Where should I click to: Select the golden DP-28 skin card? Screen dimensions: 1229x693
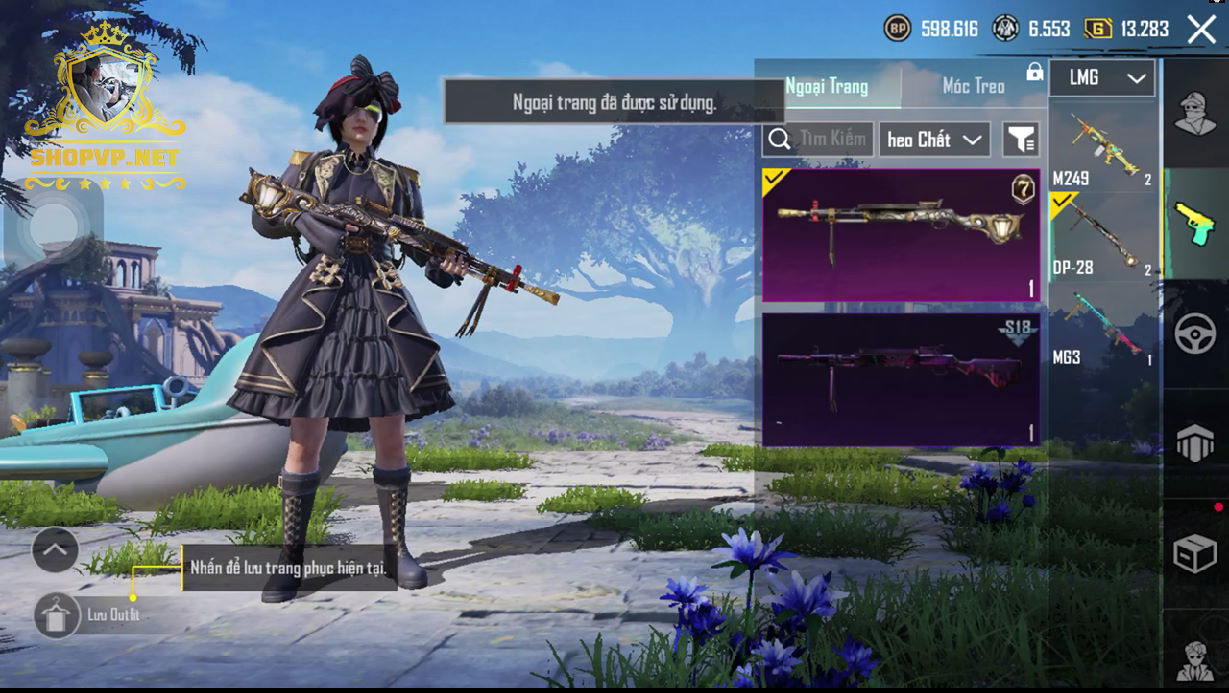(900, 235)
